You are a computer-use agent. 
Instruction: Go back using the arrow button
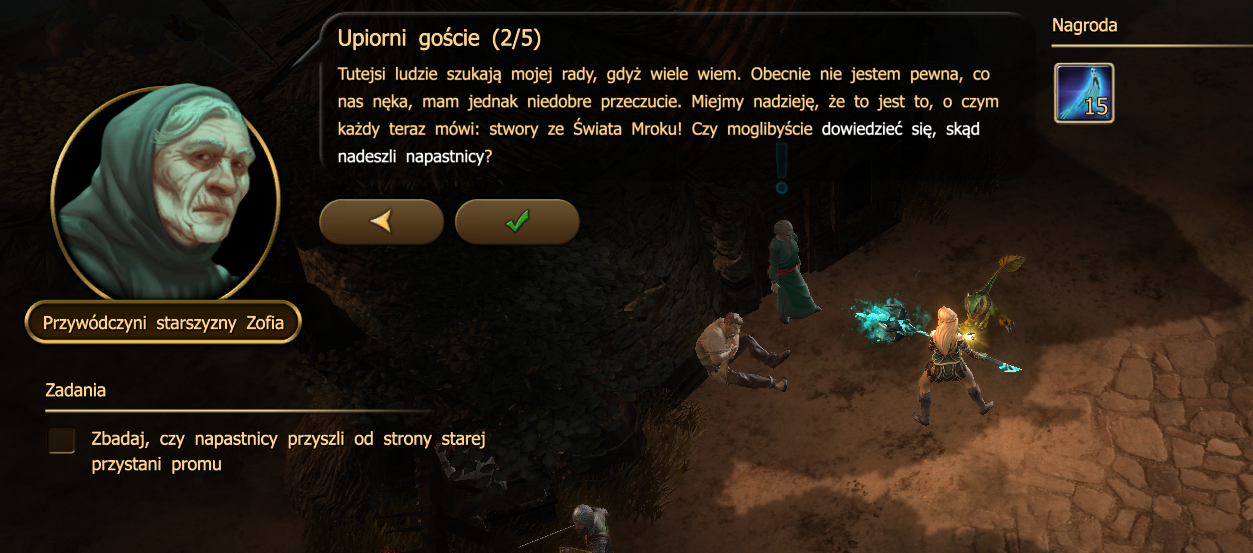[x=381, y=222]
